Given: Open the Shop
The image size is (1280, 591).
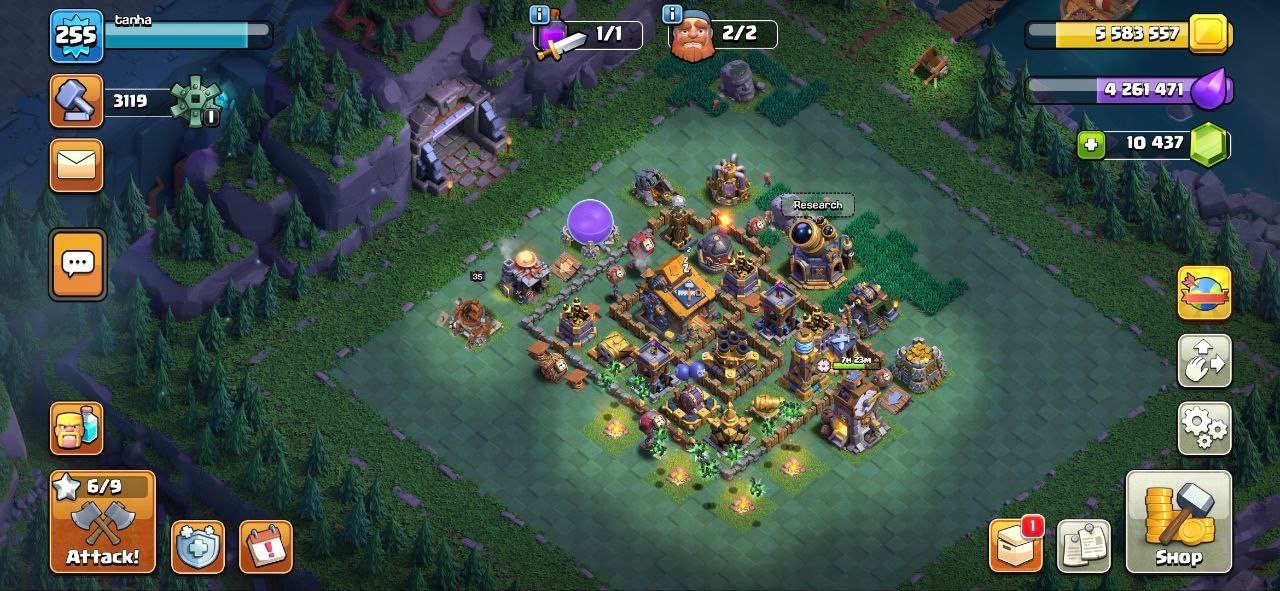Looking at the screenshot, I should pyautogui.click(x=1178, y=522).
